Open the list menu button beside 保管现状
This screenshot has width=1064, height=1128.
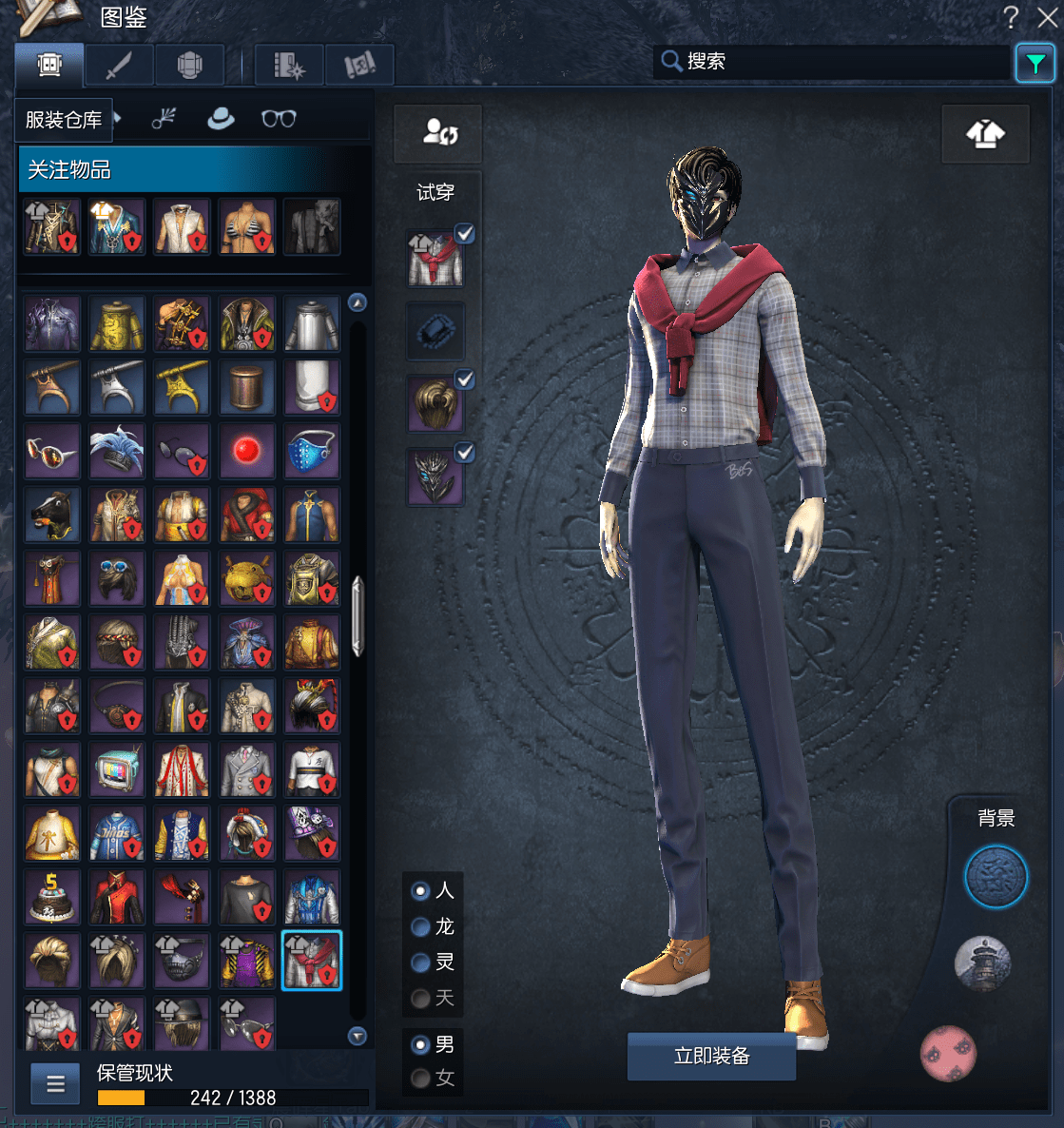56,1083
